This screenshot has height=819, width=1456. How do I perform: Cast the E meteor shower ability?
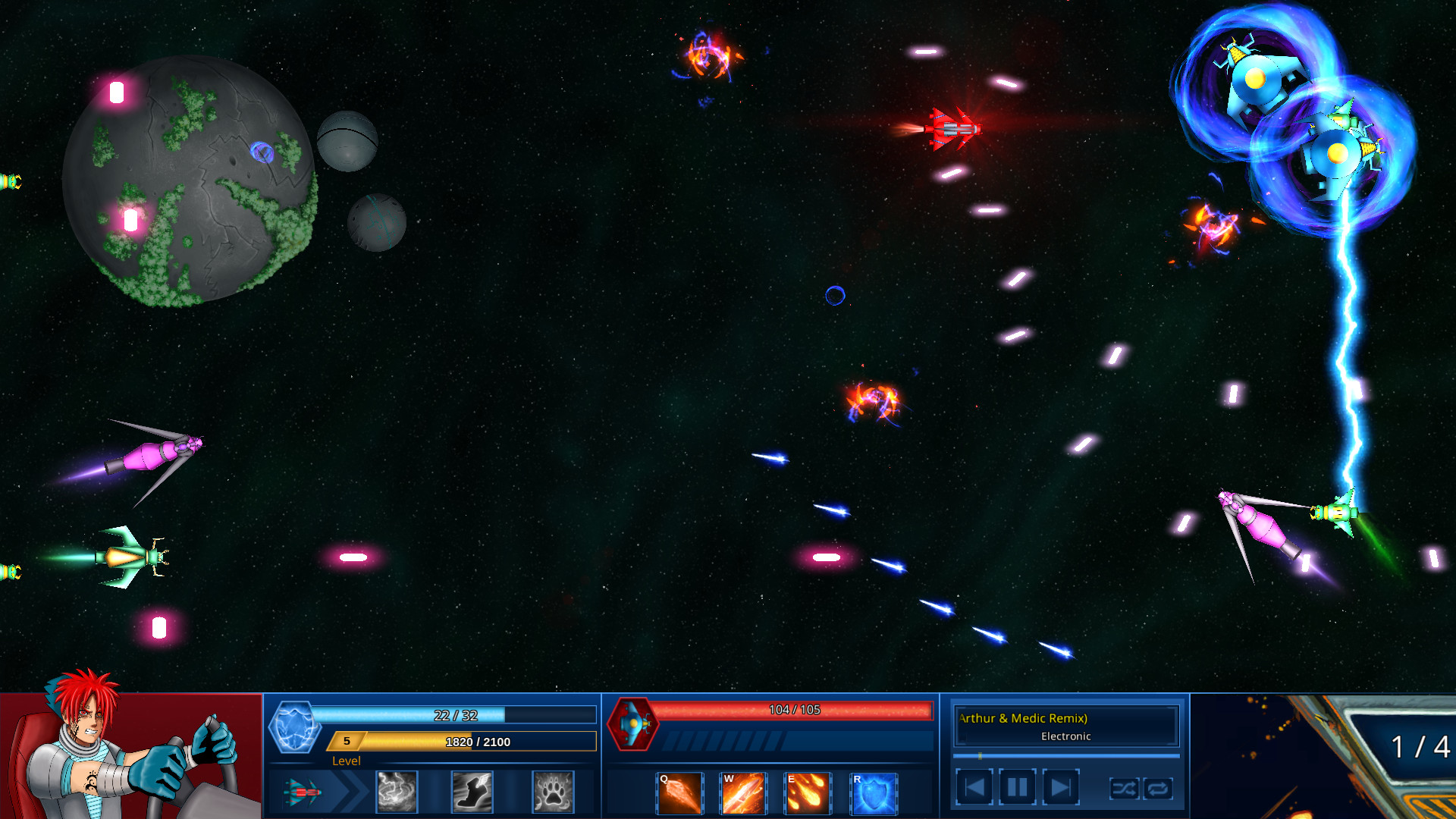(806, 792)
